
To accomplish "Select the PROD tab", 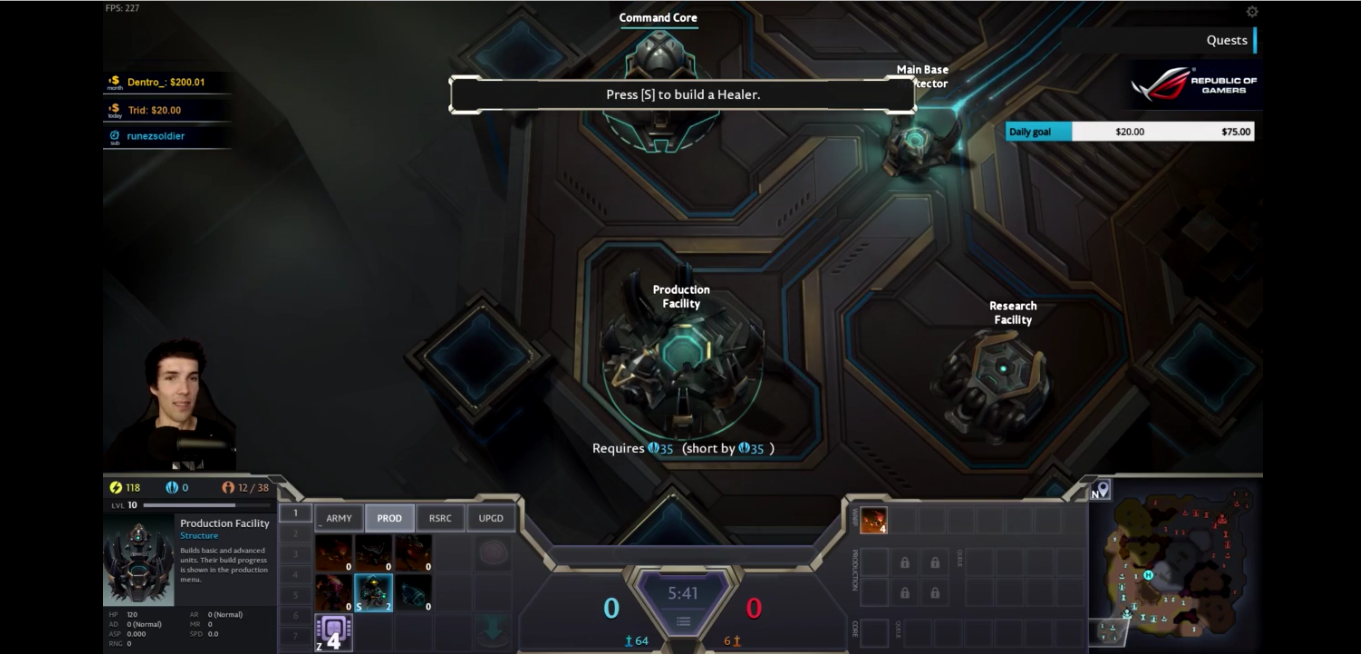I will coord(389,518).
